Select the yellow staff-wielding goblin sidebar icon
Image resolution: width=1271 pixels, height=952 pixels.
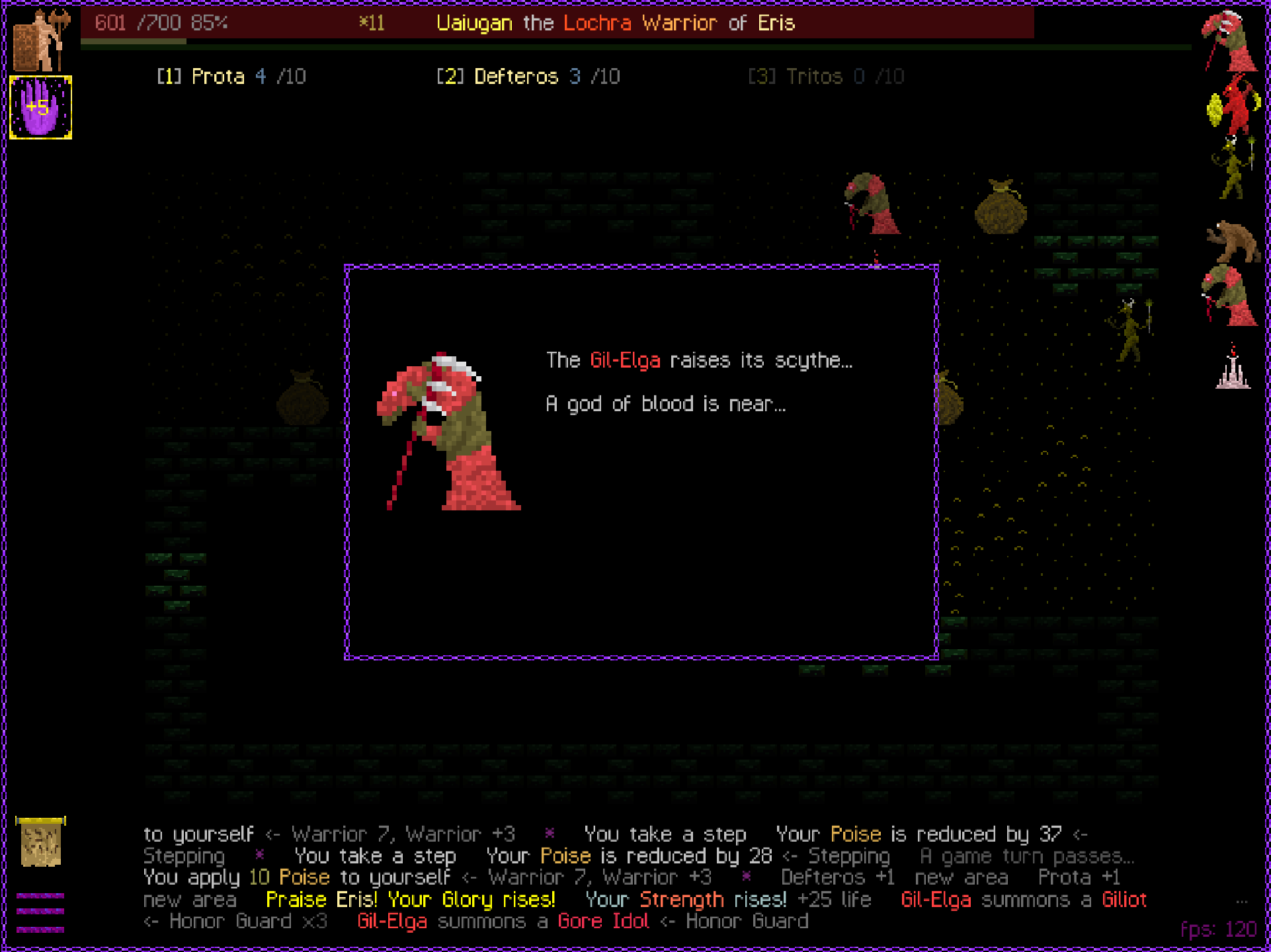(x=1234, y=165)
